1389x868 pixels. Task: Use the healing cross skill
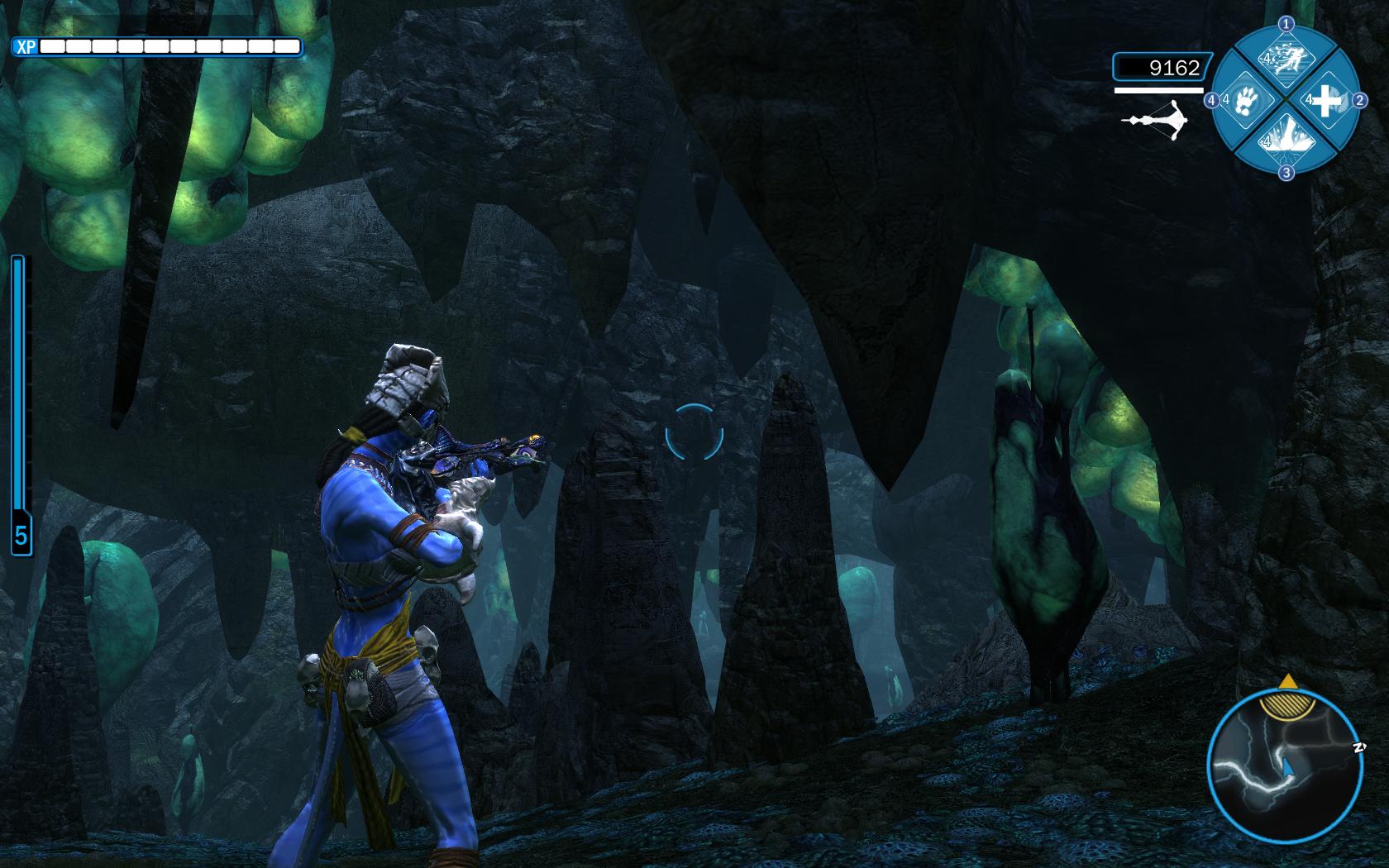click(x=1325, y=101)
